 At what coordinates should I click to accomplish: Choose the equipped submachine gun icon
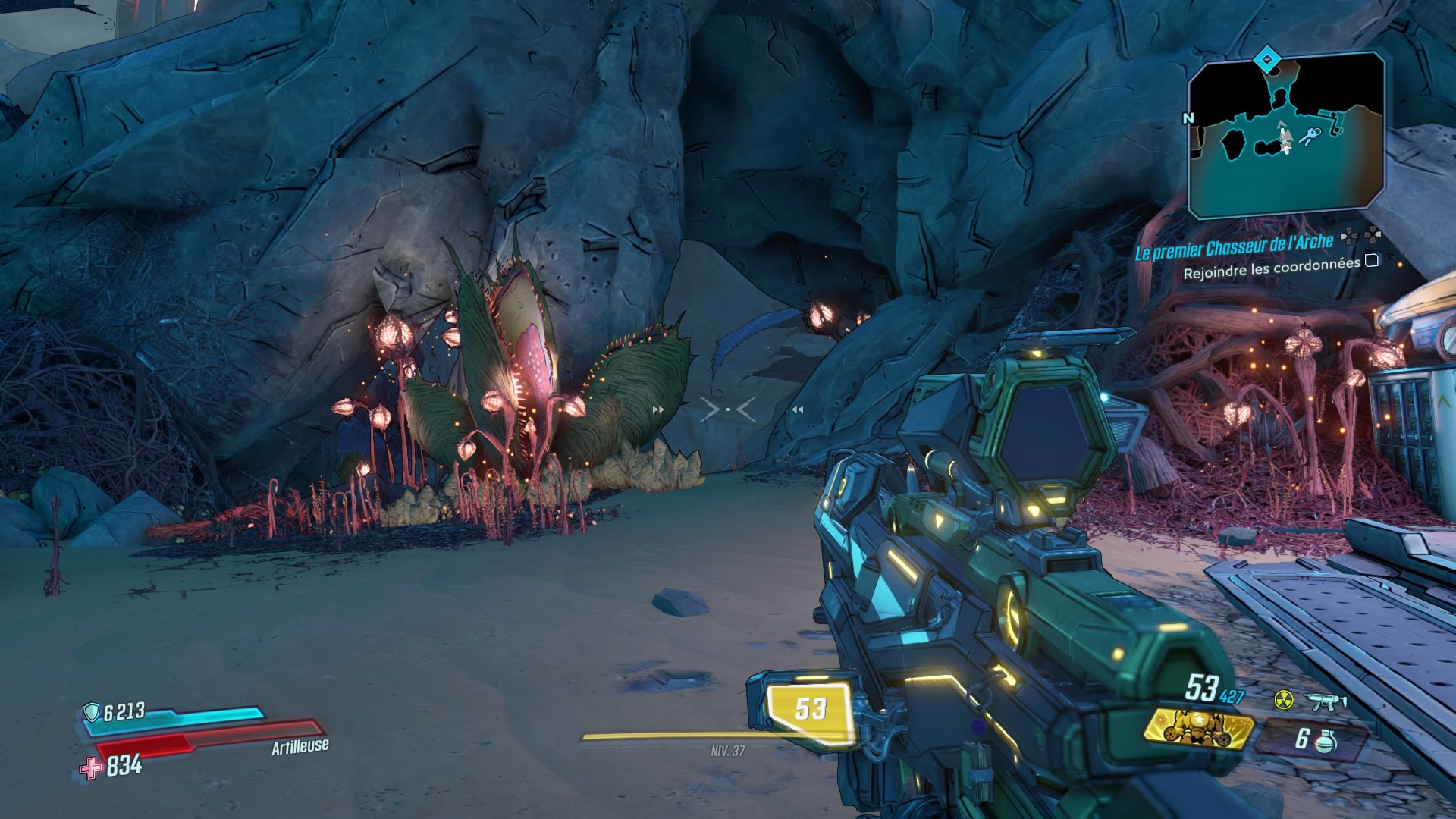[1325, 701]
